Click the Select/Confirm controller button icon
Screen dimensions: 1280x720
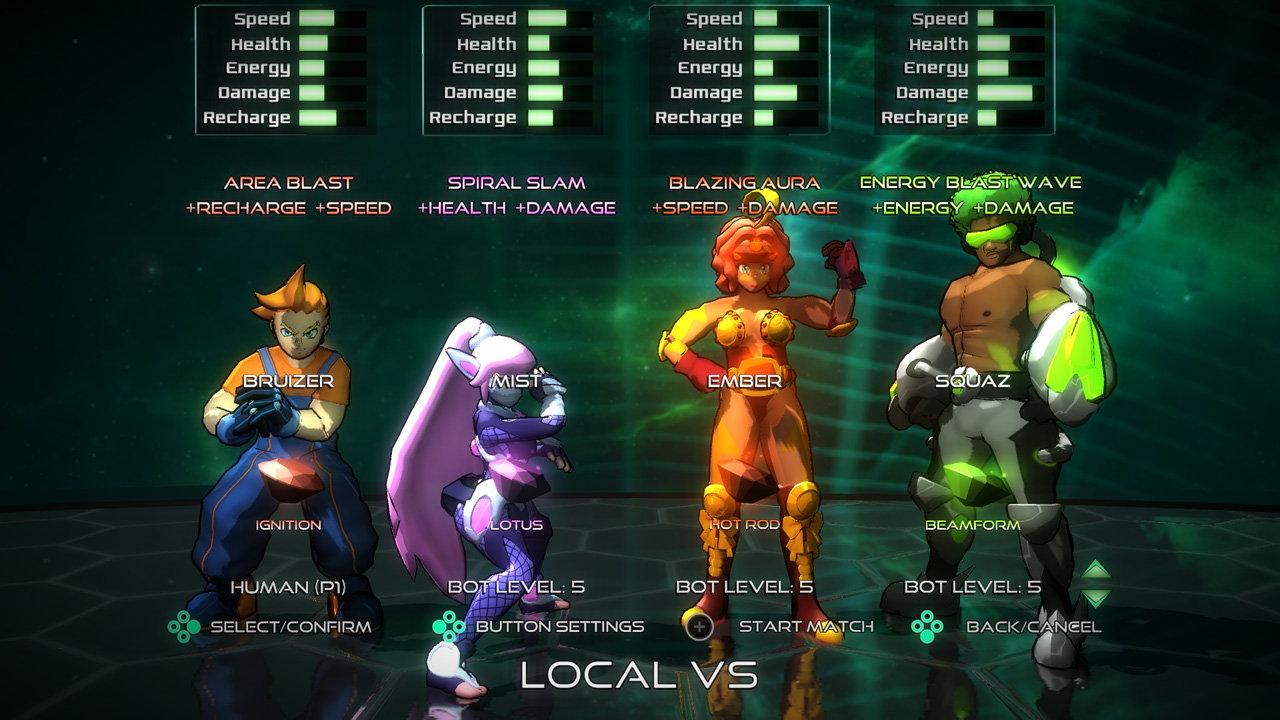coord(186,625)
